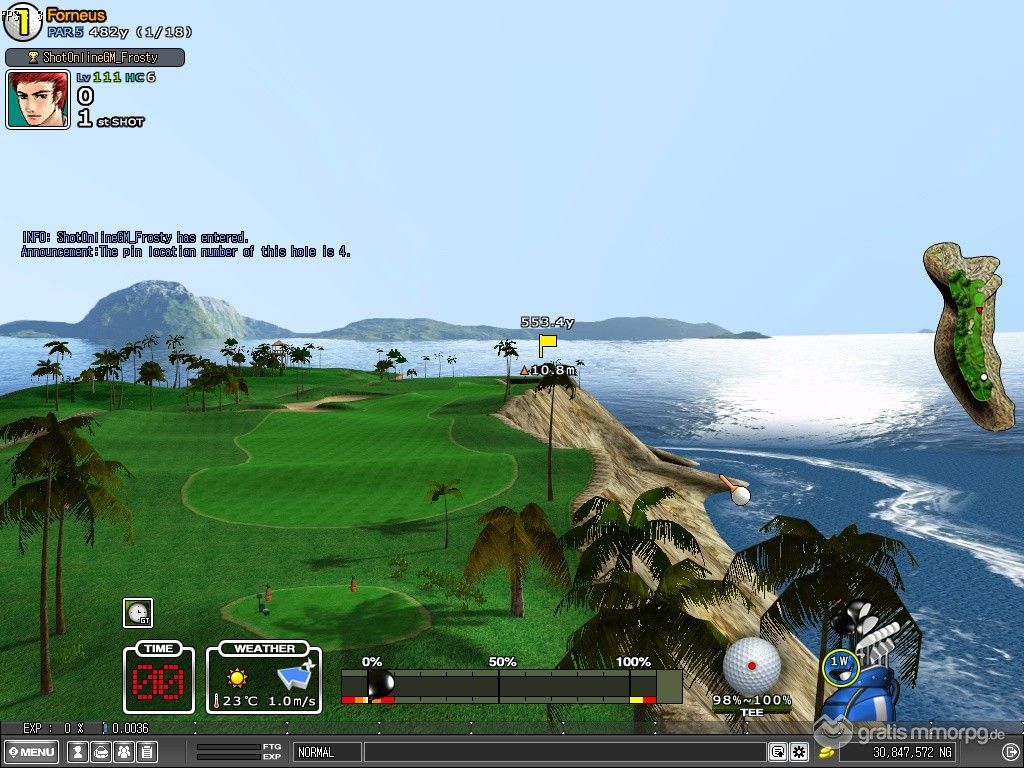This screenshot has height=768, width=1024.
Task: Click the red-haired player portrait
Action: [x=38, y=100]
